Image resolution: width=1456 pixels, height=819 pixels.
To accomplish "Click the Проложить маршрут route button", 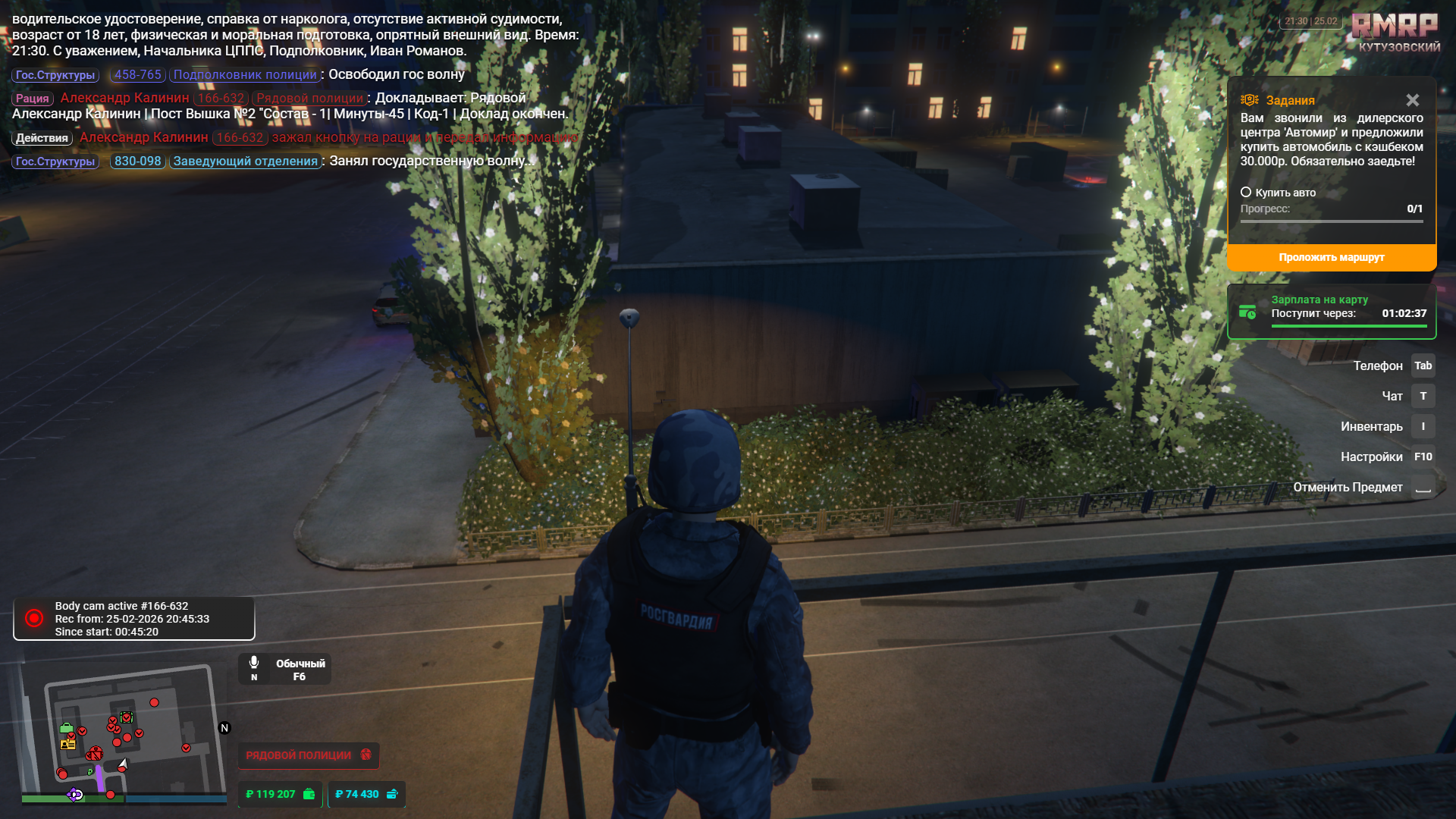I will [1331, 258].
